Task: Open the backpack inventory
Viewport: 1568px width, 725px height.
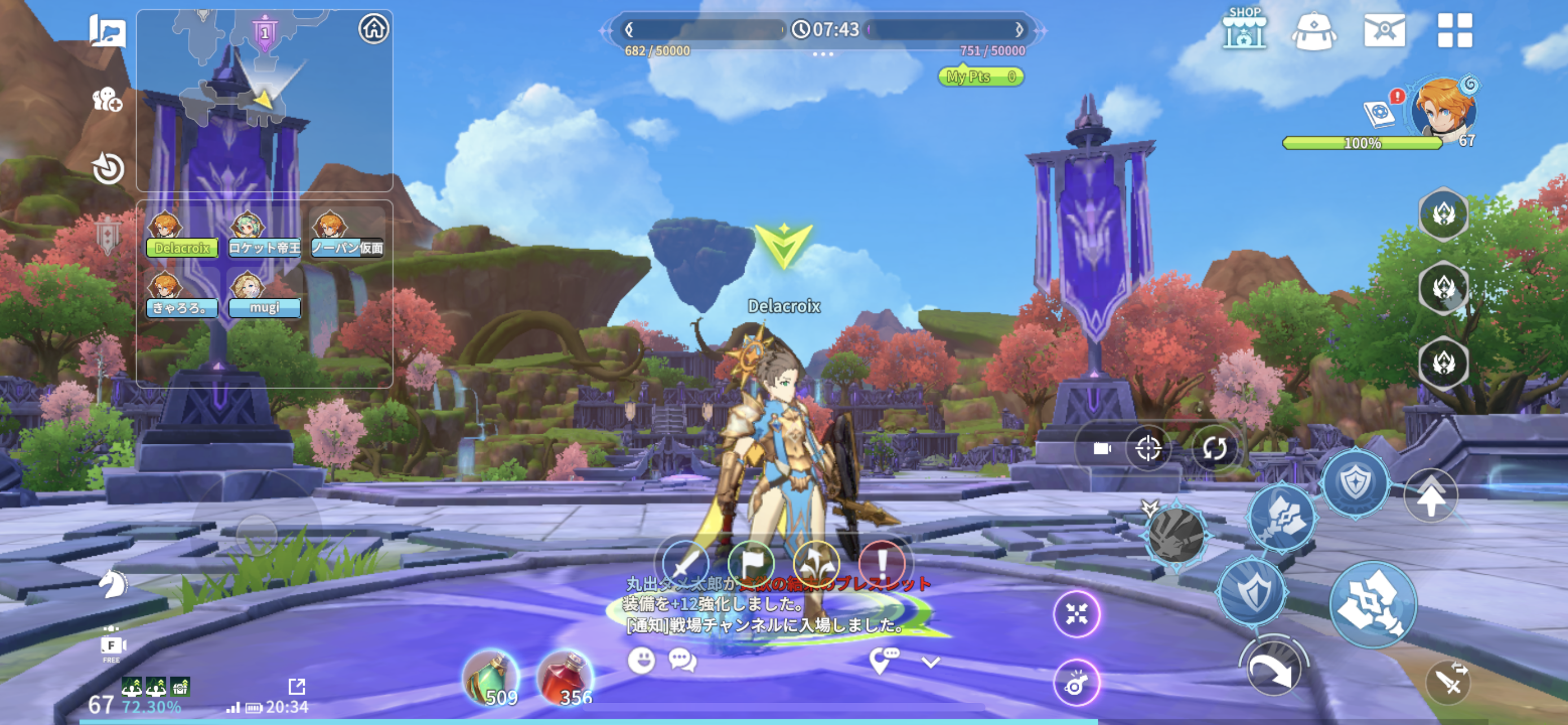Action: (1313, 30)
